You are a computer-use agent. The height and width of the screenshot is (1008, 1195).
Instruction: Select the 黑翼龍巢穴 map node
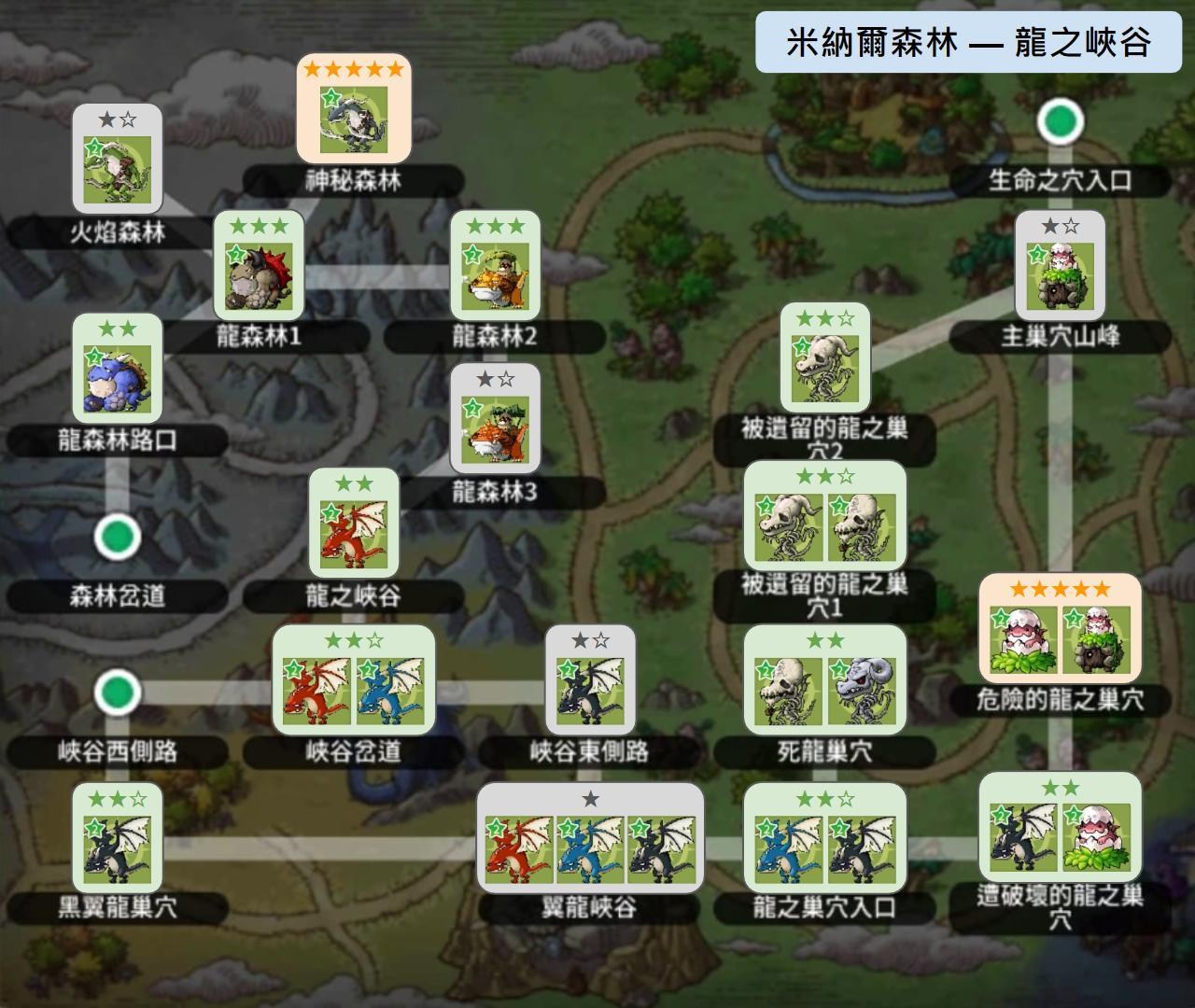pos(118,838)
